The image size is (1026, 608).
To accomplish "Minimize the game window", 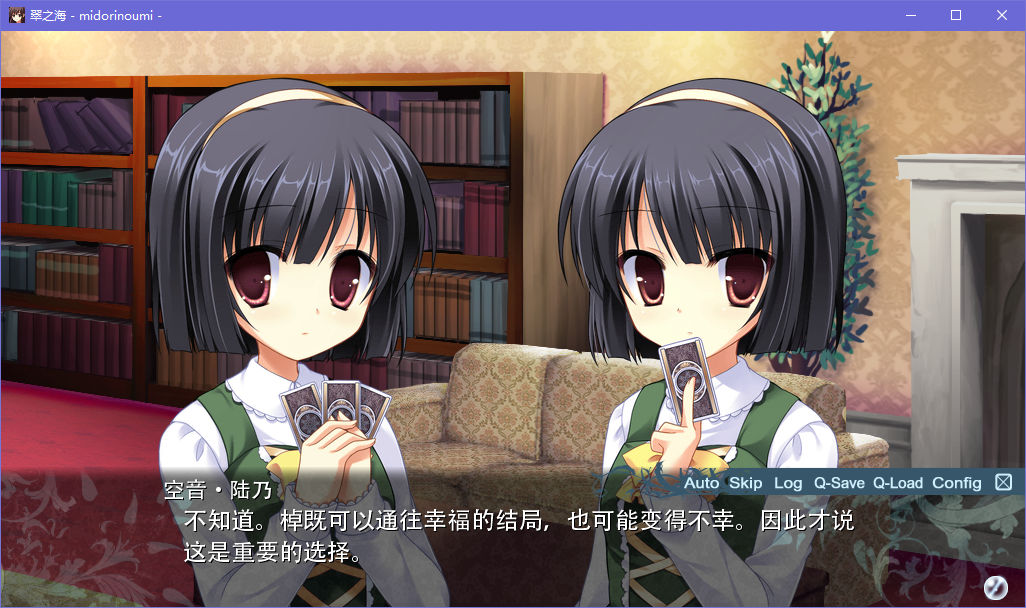I will pos(910,15).
